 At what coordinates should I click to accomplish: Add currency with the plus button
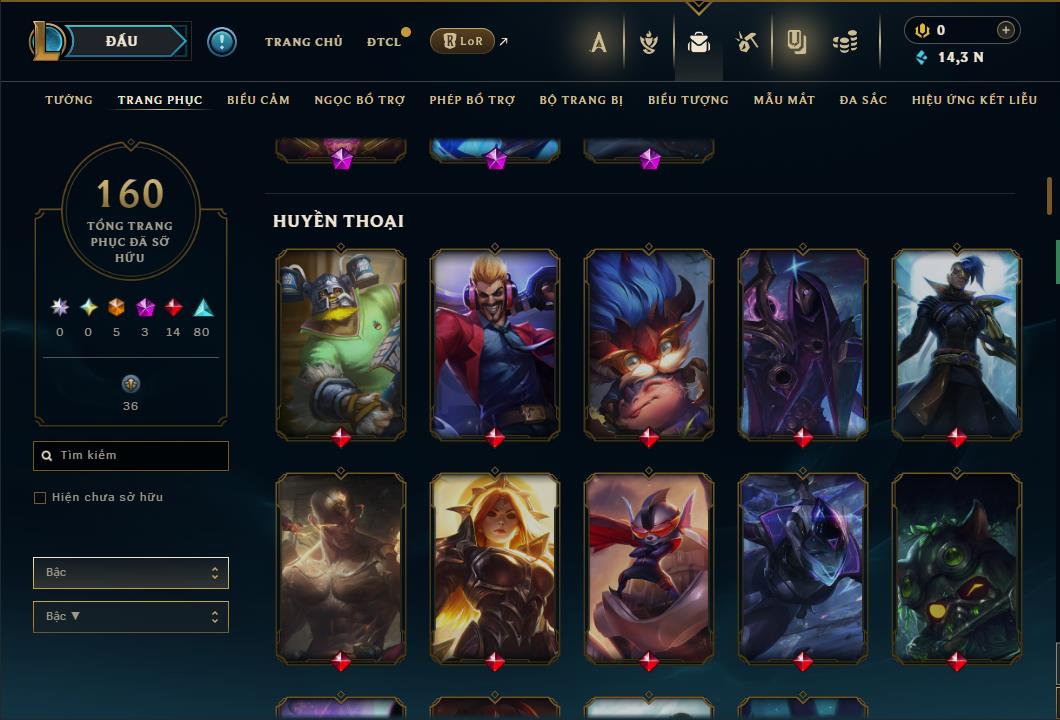point(1006,30)
